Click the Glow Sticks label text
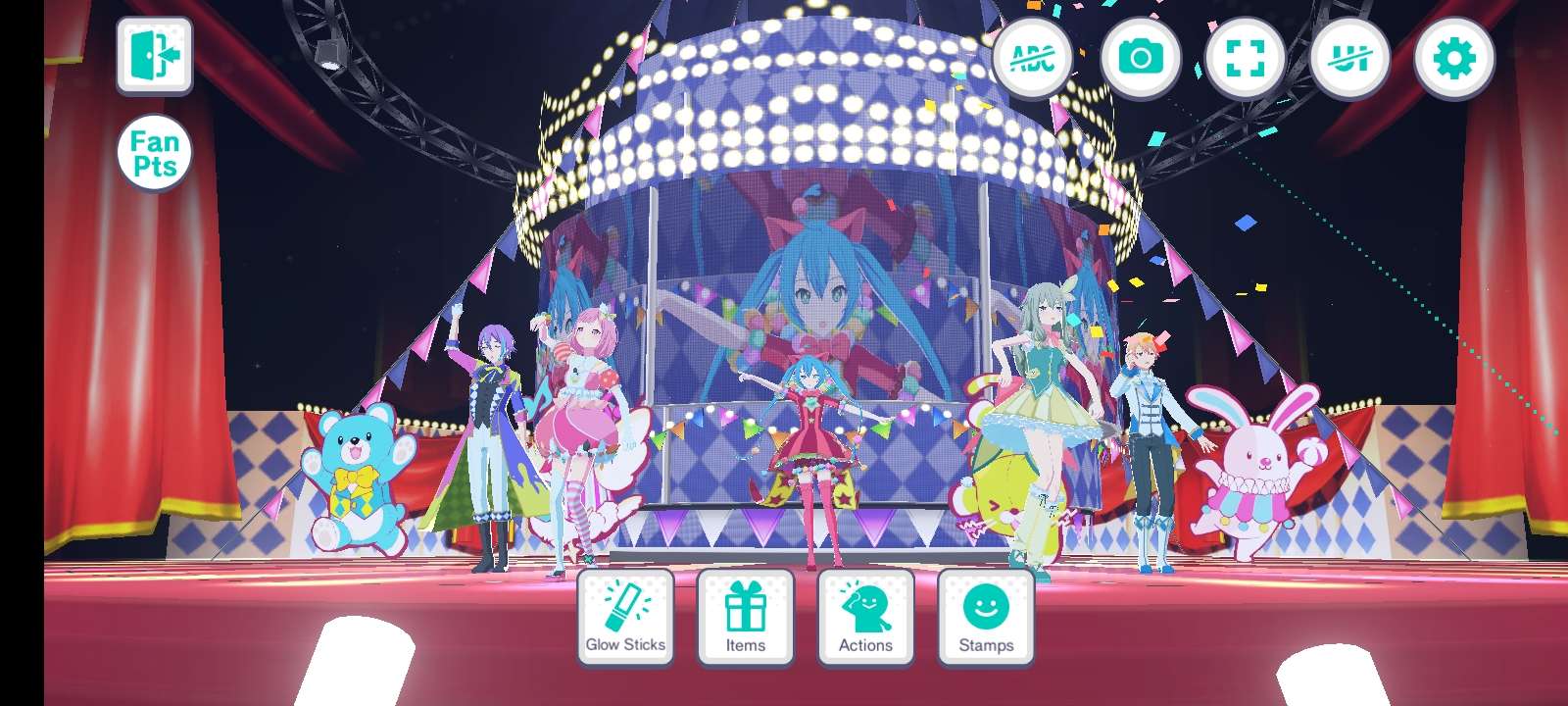1568x706 pixels. [625, 645]
